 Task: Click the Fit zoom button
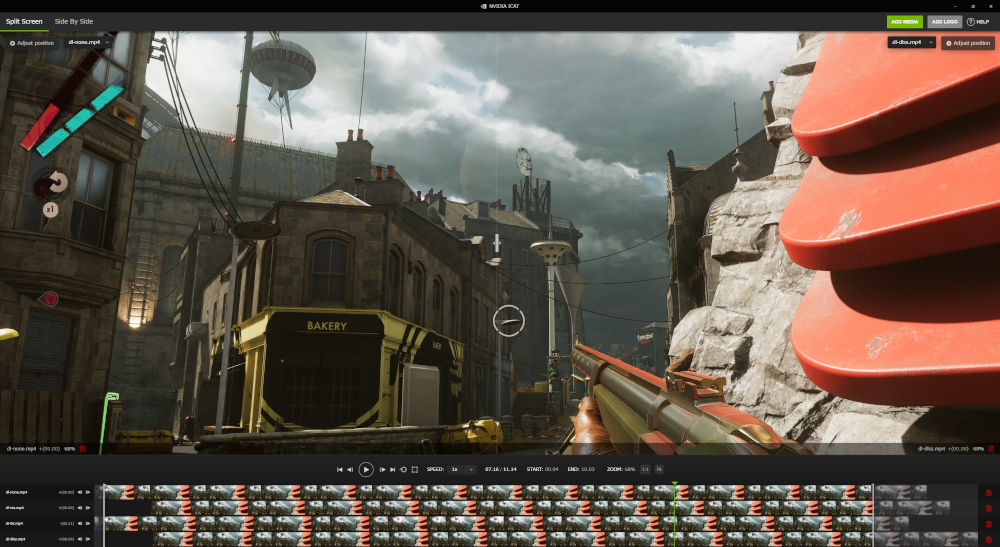[x=659, y=469]
